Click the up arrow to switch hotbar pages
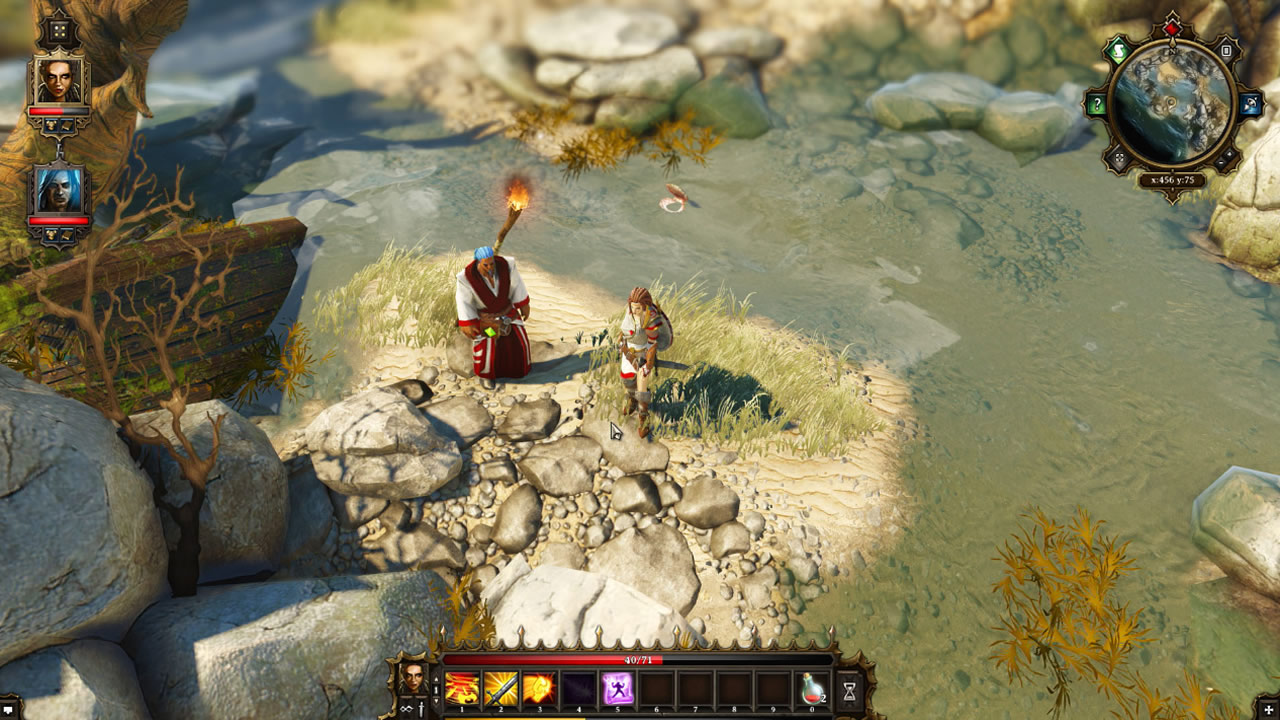This screenshot has width=1280, height=720. point(437,680)
